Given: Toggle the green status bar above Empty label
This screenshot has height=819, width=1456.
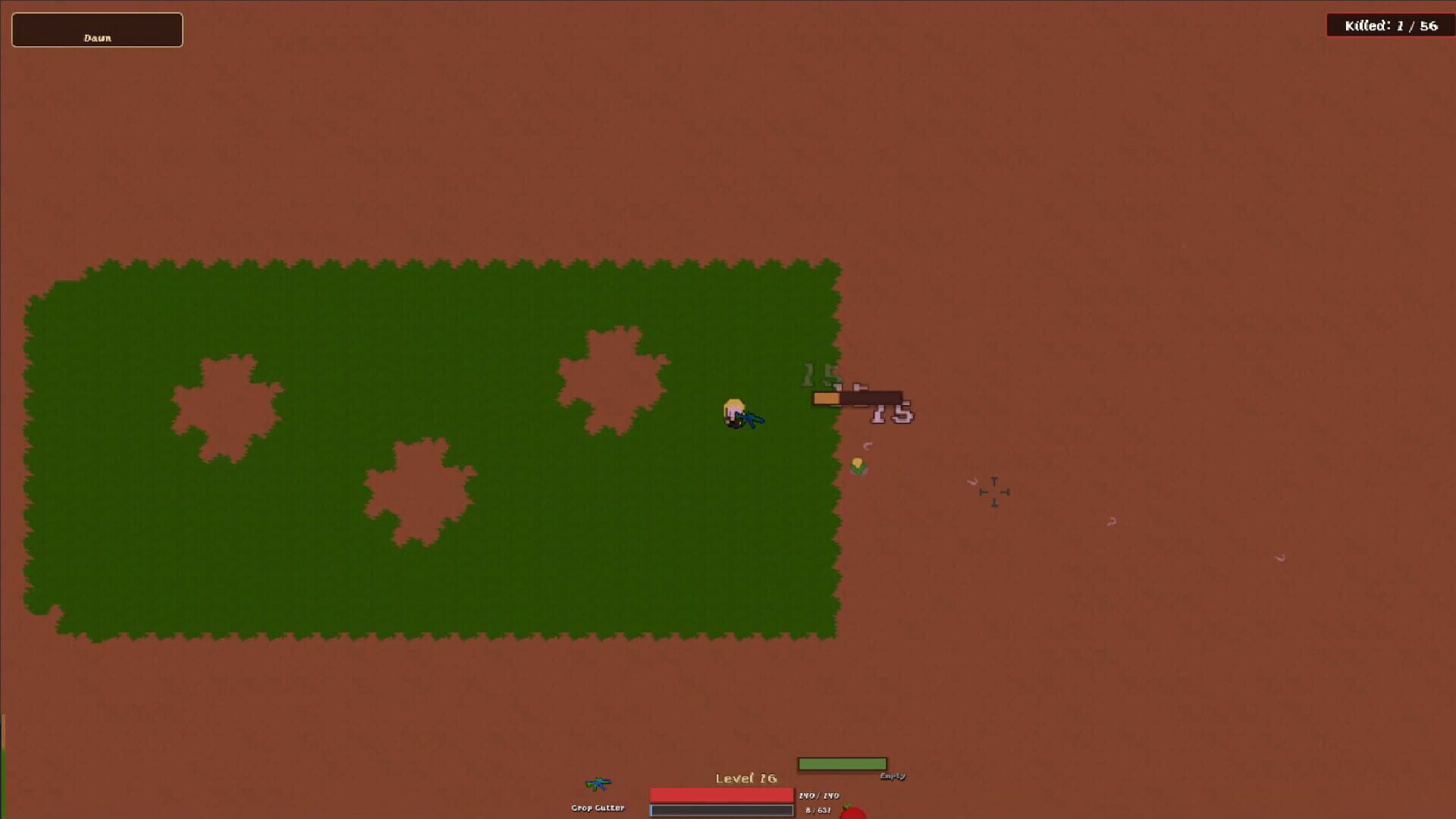Looking at the screenshot, I should tap(844, 763).
